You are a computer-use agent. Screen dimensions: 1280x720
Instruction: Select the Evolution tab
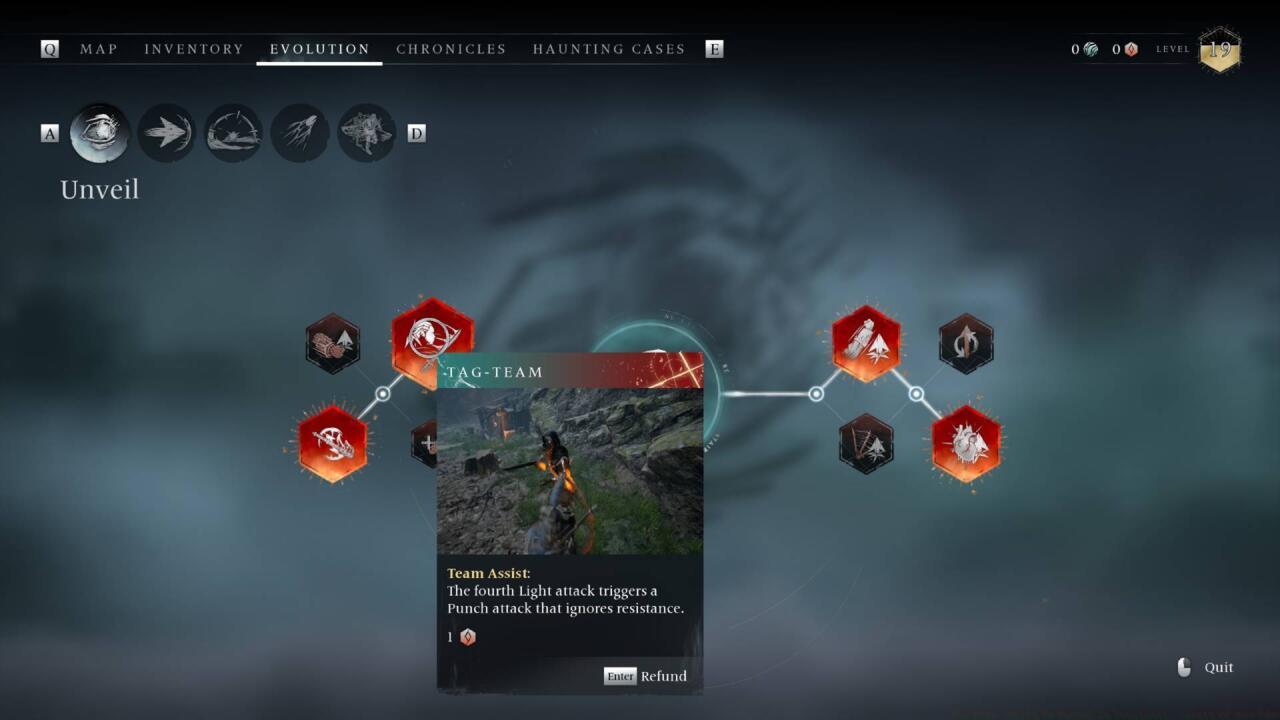point(320,49)
